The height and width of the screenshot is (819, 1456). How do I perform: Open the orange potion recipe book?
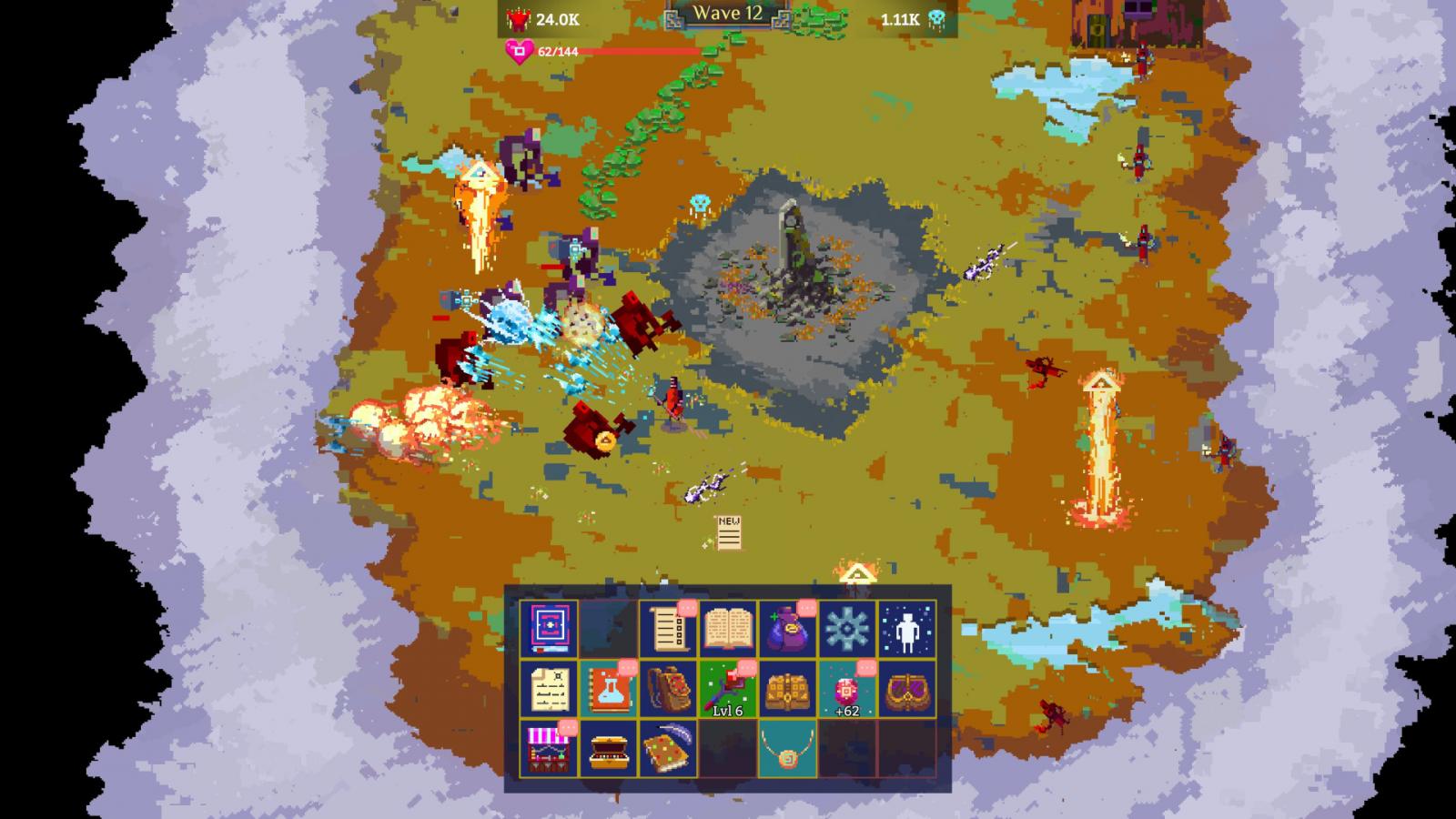[609, 689]
